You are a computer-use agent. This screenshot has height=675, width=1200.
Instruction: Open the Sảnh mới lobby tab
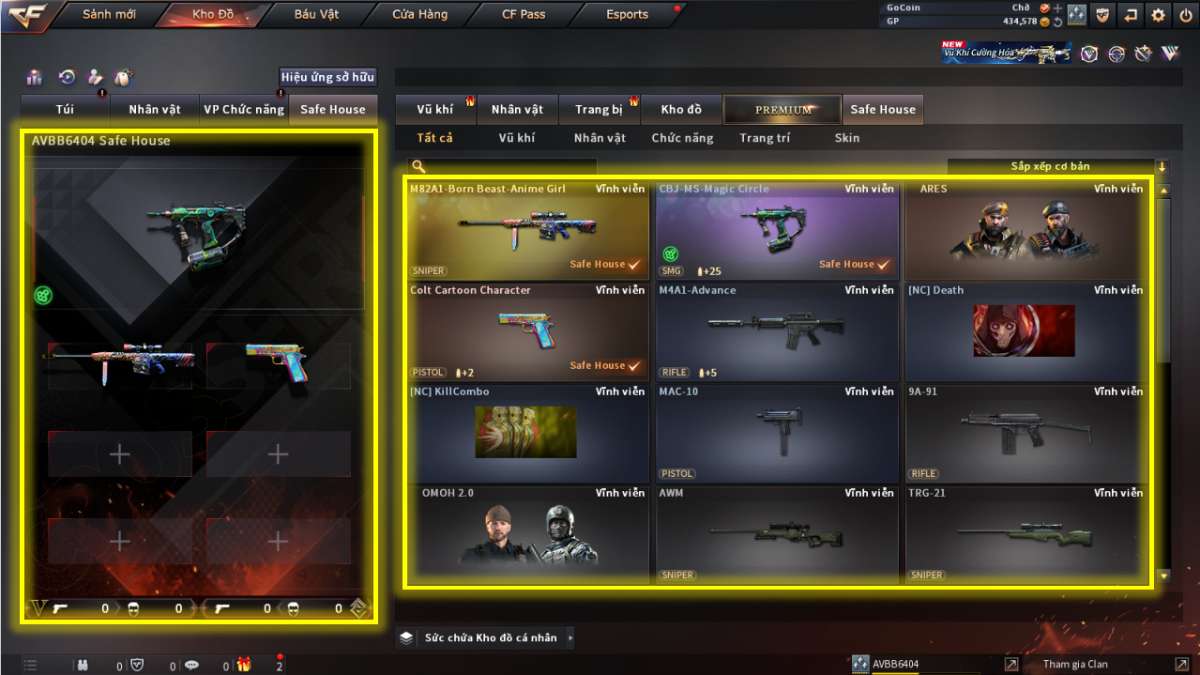(109, 15)
